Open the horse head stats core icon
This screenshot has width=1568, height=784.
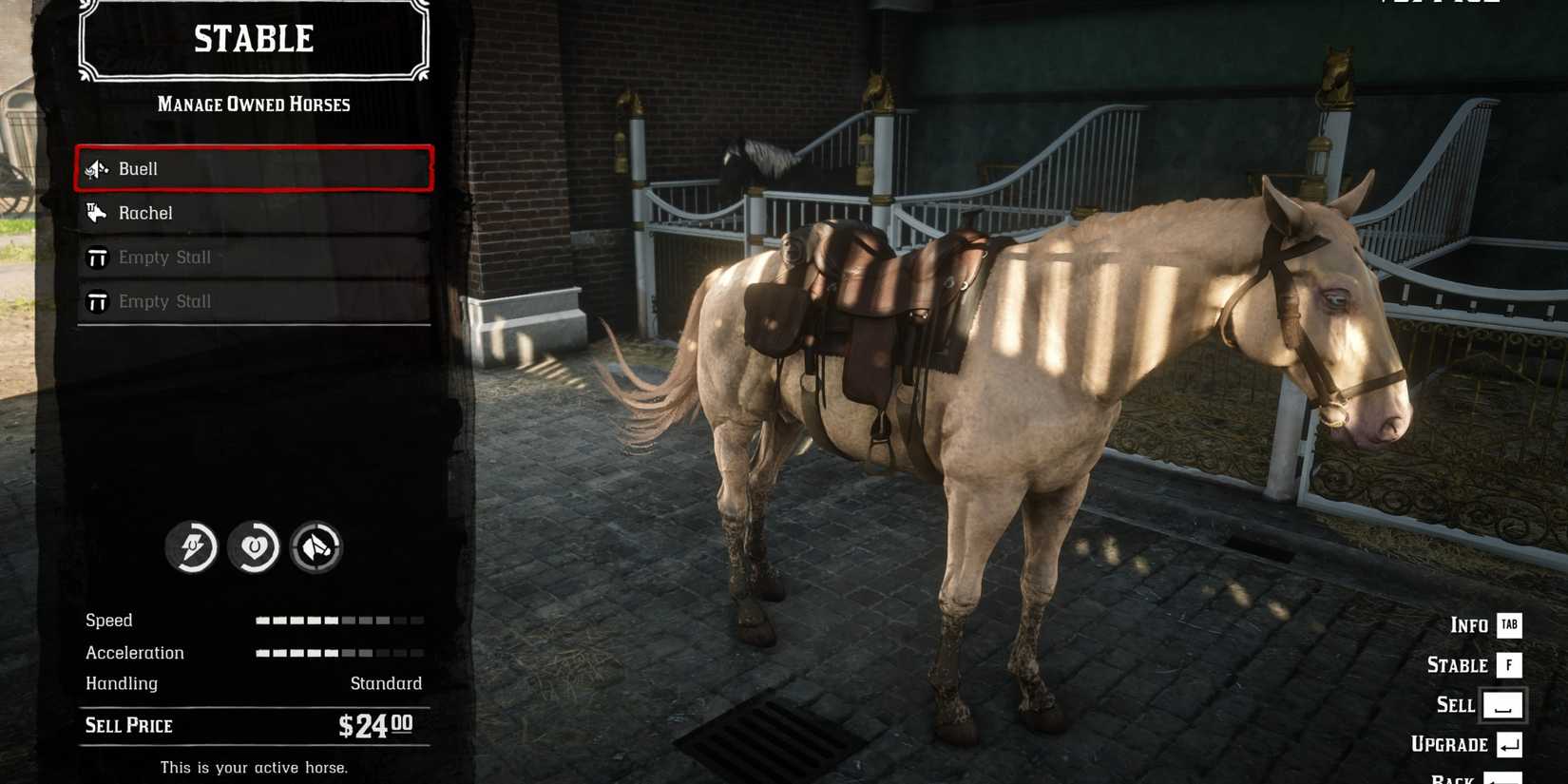click(x=316, y=548)
